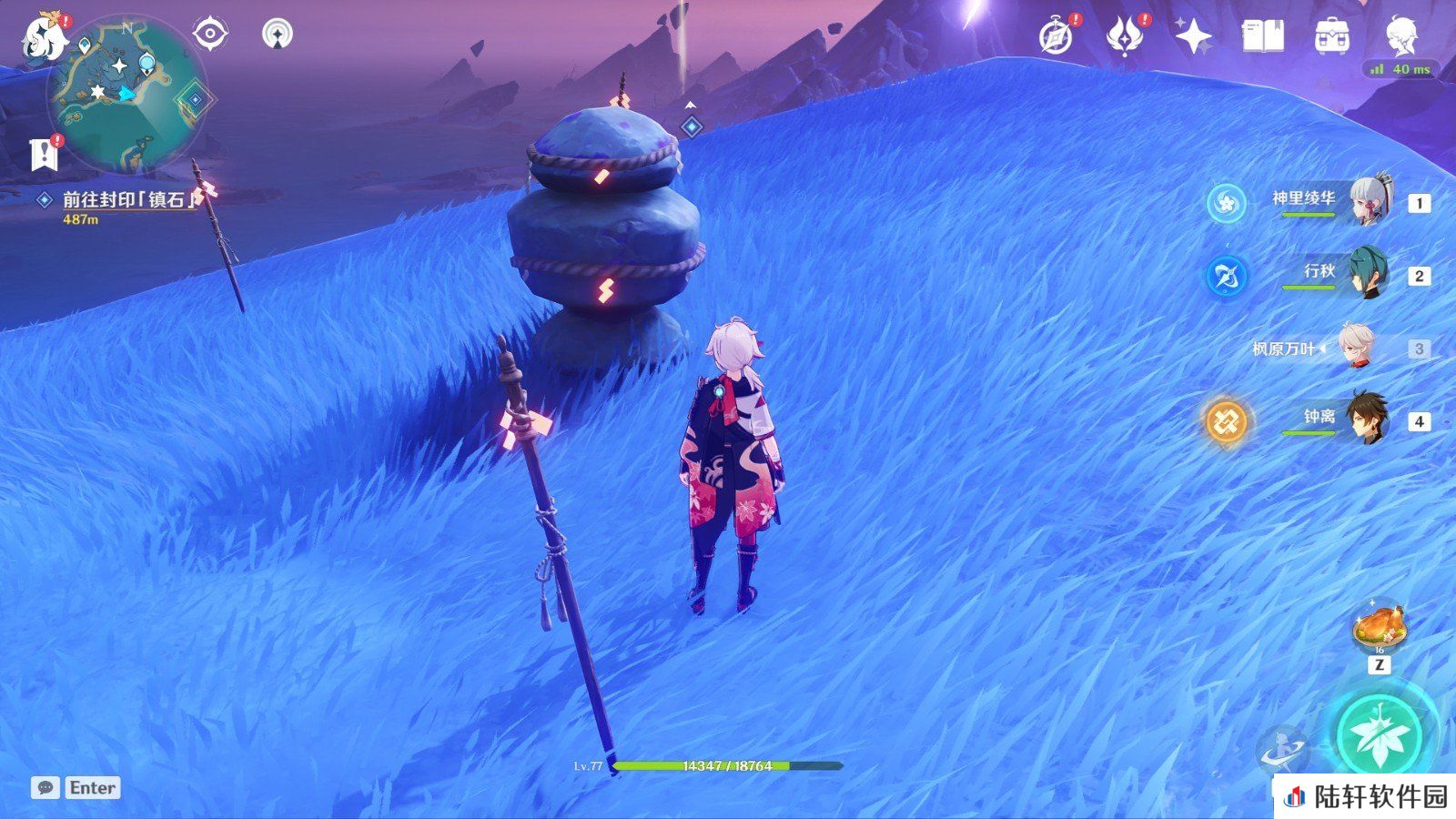Open the compass adventure handbook icon
The width and height of the screenshot is (1456, 819).
pyautogui.click(x=1057, y=37)
